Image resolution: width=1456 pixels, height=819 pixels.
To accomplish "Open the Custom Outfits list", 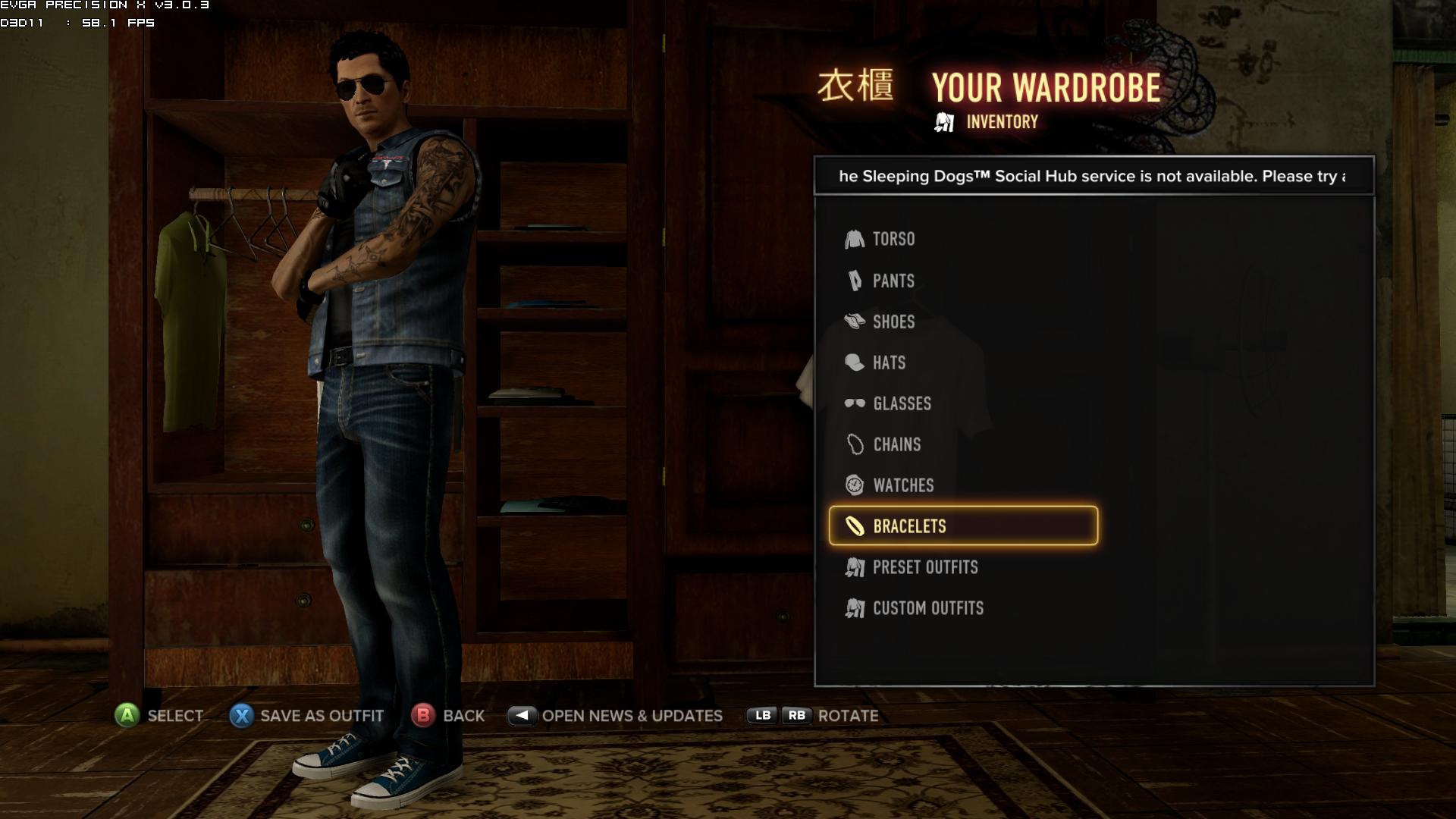I will 927,609.
